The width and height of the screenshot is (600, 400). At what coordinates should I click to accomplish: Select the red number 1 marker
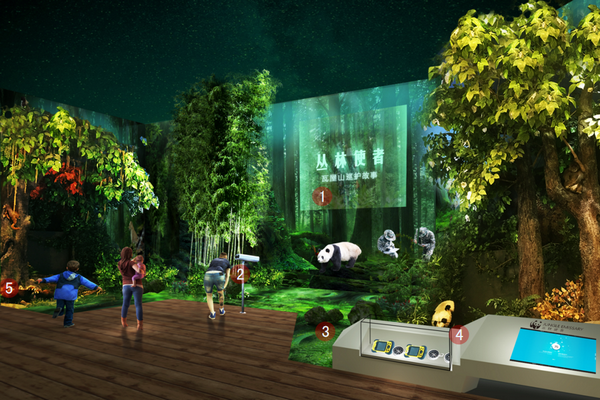point(322,197)
